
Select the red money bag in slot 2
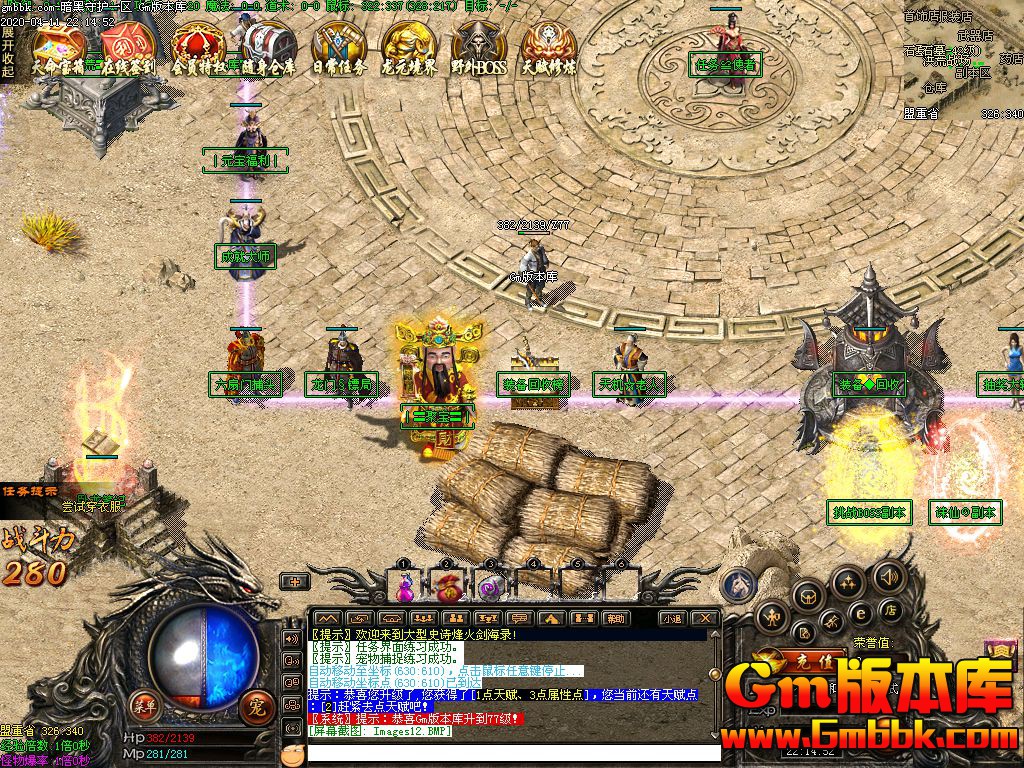pyautogui.click(x=447, y=584)
